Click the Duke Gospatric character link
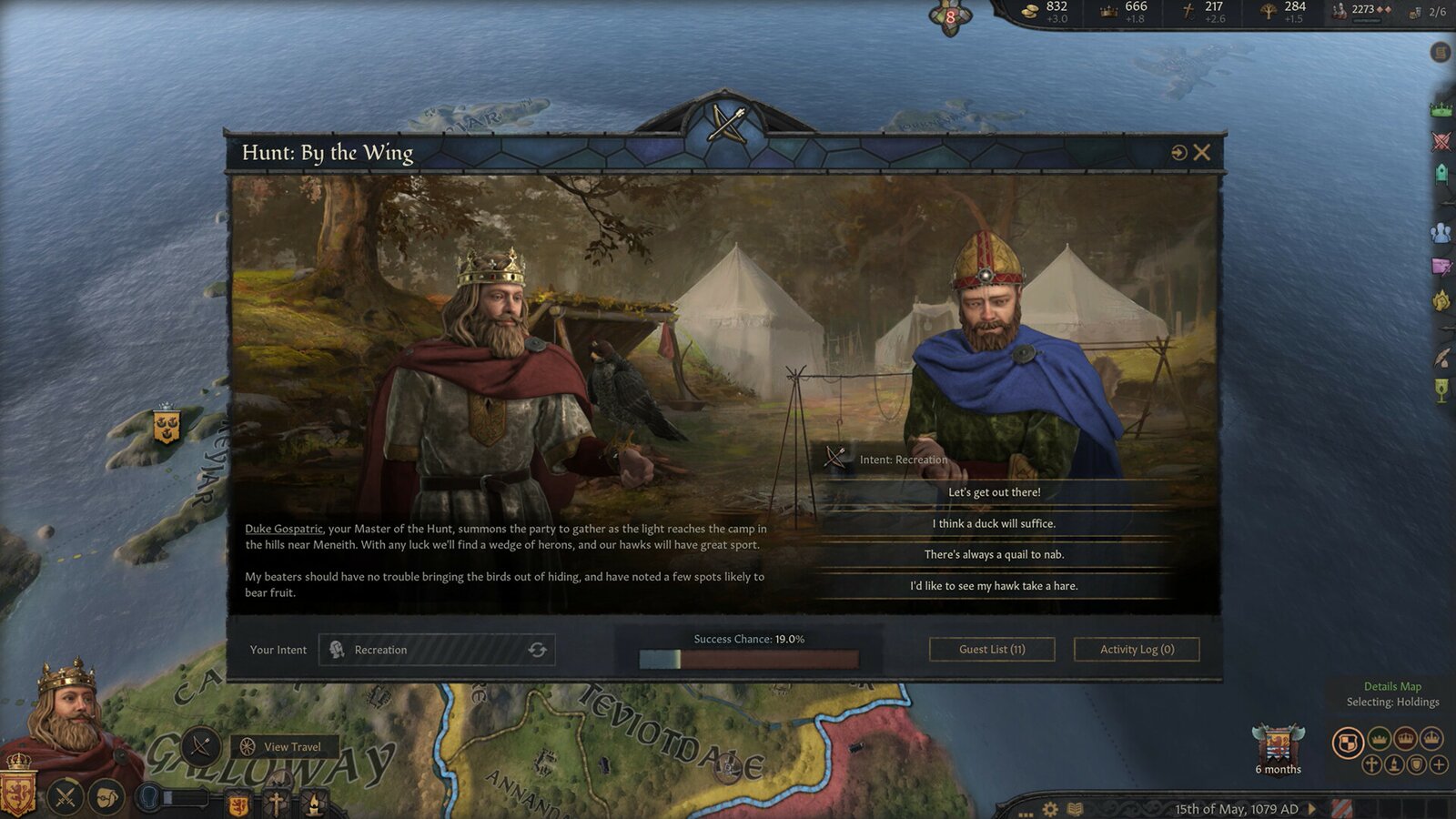This screenshot has width=1456, height=819. (x=283, y=528)
